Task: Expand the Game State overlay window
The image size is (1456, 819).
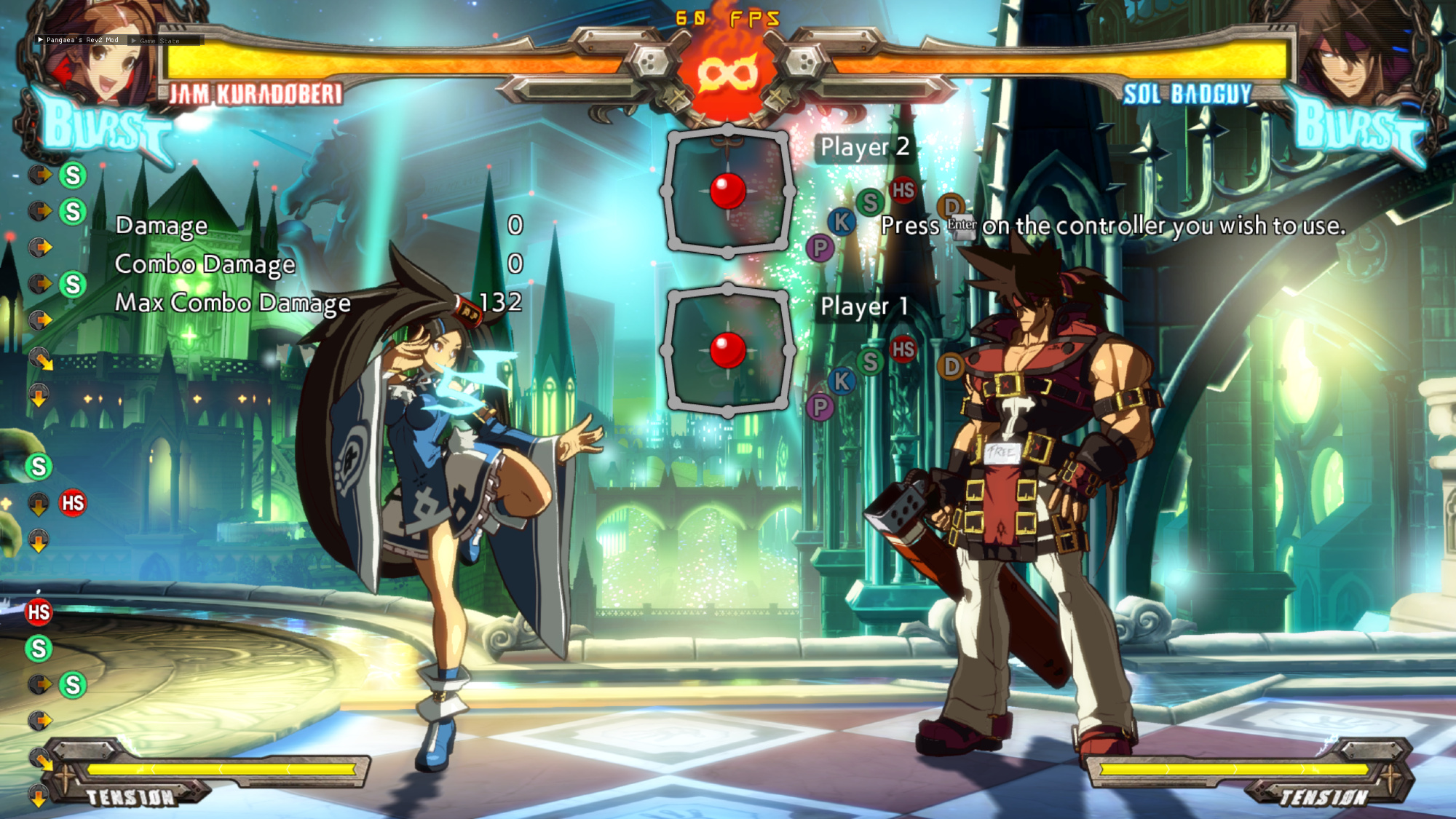Action: (x=134, y=41)
